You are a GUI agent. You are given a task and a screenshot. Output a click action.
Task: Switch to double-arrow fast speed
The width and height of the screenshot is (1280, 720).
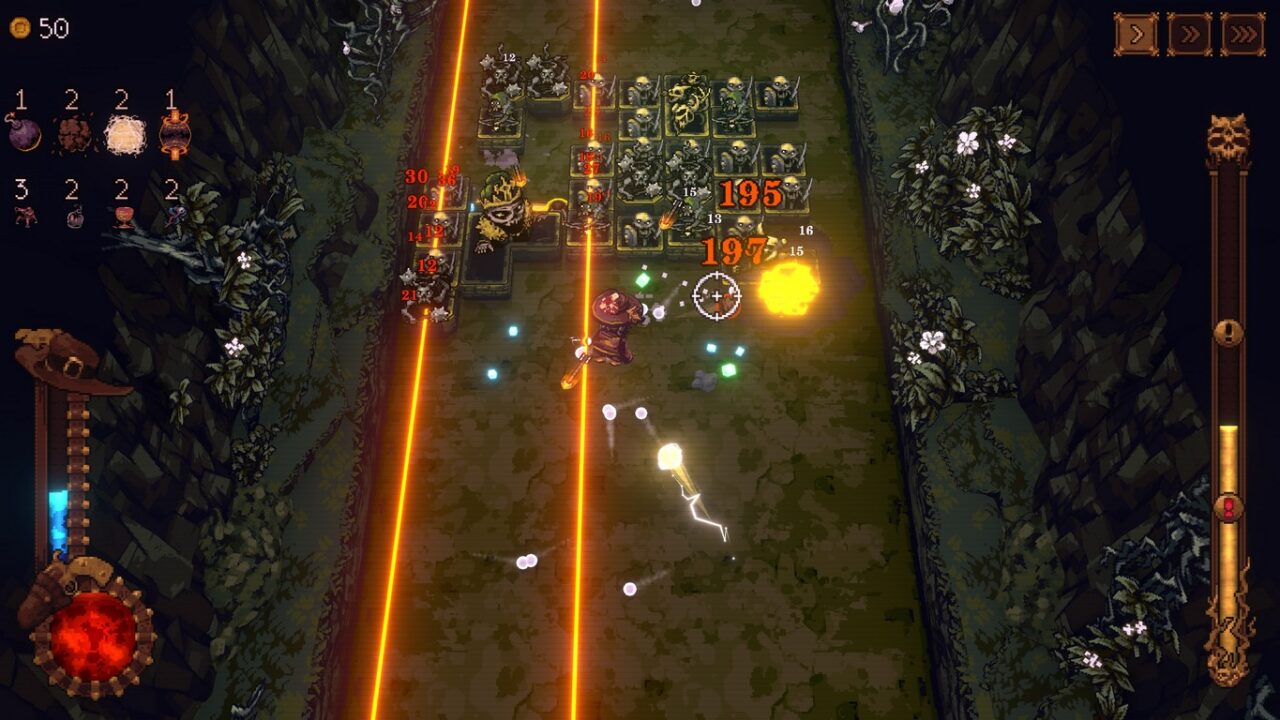pyautogui.click(x=1189, y=35)
